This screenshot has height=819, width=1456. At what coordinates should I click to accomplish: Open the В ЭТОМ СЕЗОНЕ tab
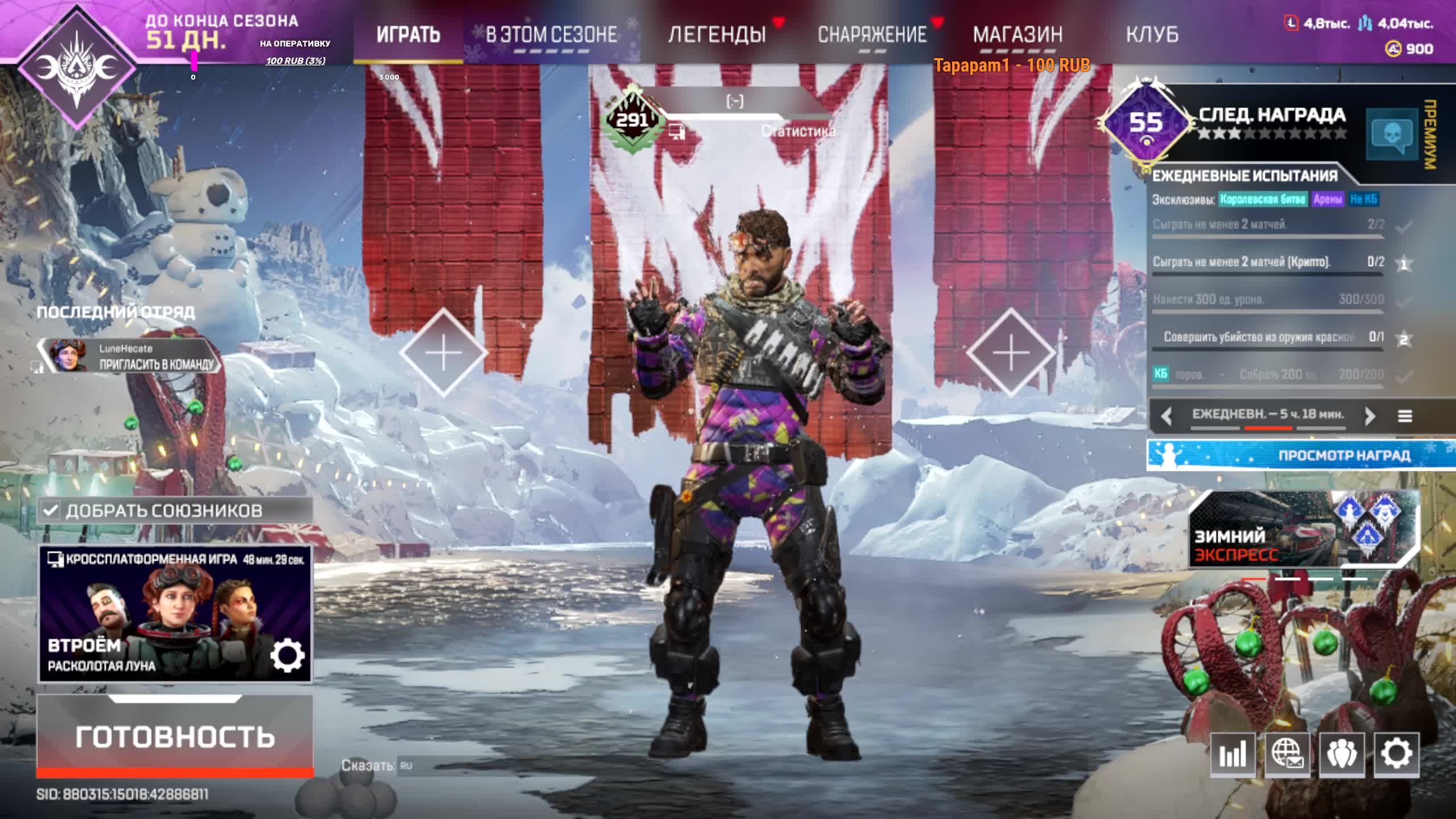[x=551, y=35]
